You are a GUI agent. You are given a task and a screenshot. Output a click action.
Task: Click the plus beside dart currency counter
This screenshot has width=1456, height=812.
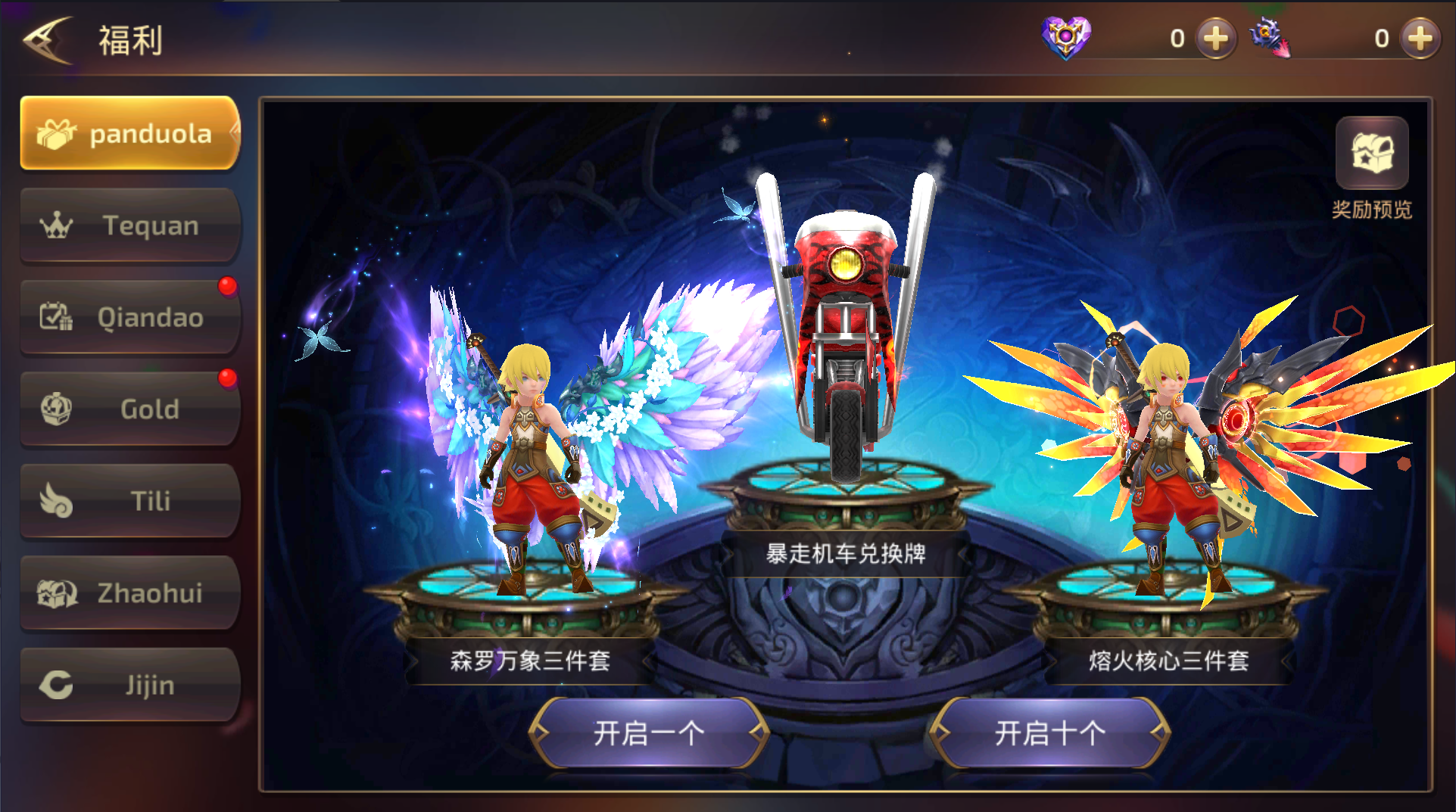tap(1420, 38)
